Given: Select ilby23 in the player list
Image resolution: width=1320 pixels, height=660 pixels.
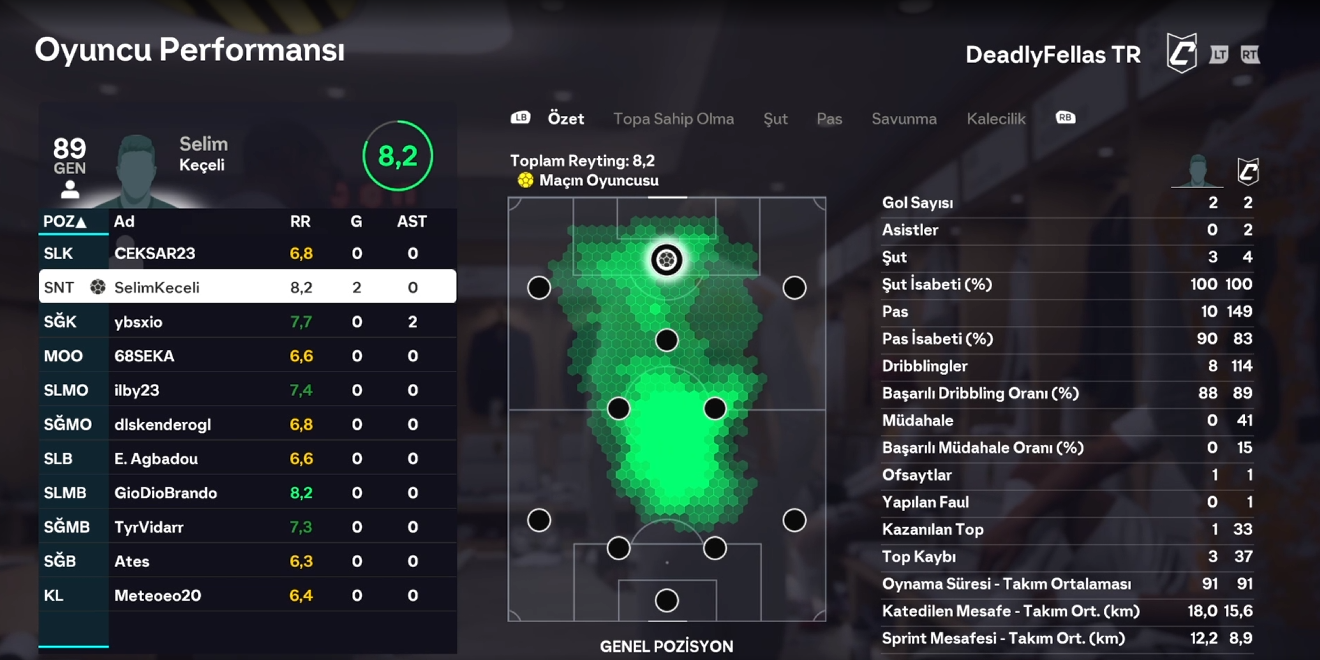Looking at the screenshot, I should click(x=247, y=390).
